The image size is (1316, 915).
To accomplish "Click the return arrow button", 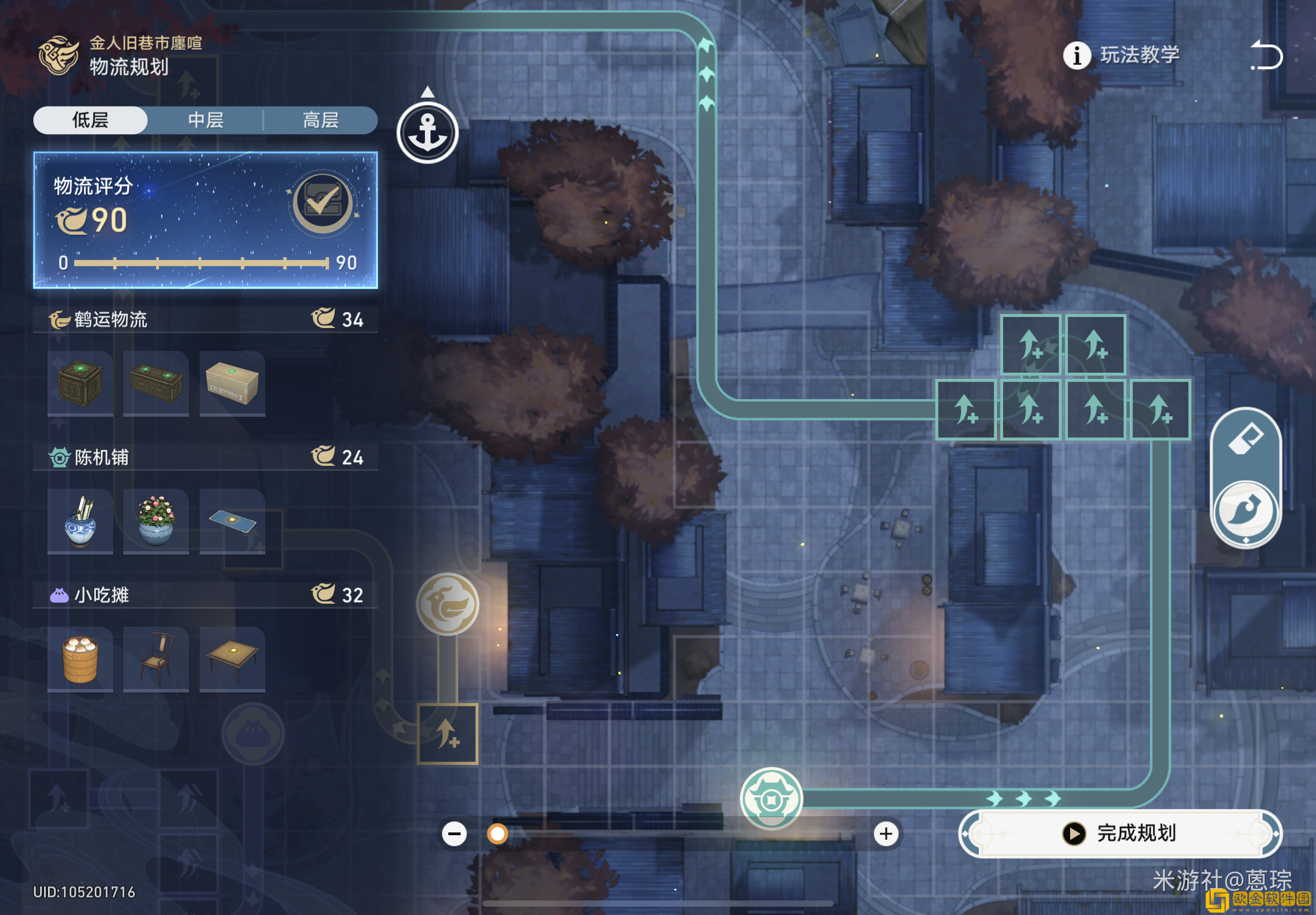I will tap(1266, 56).
